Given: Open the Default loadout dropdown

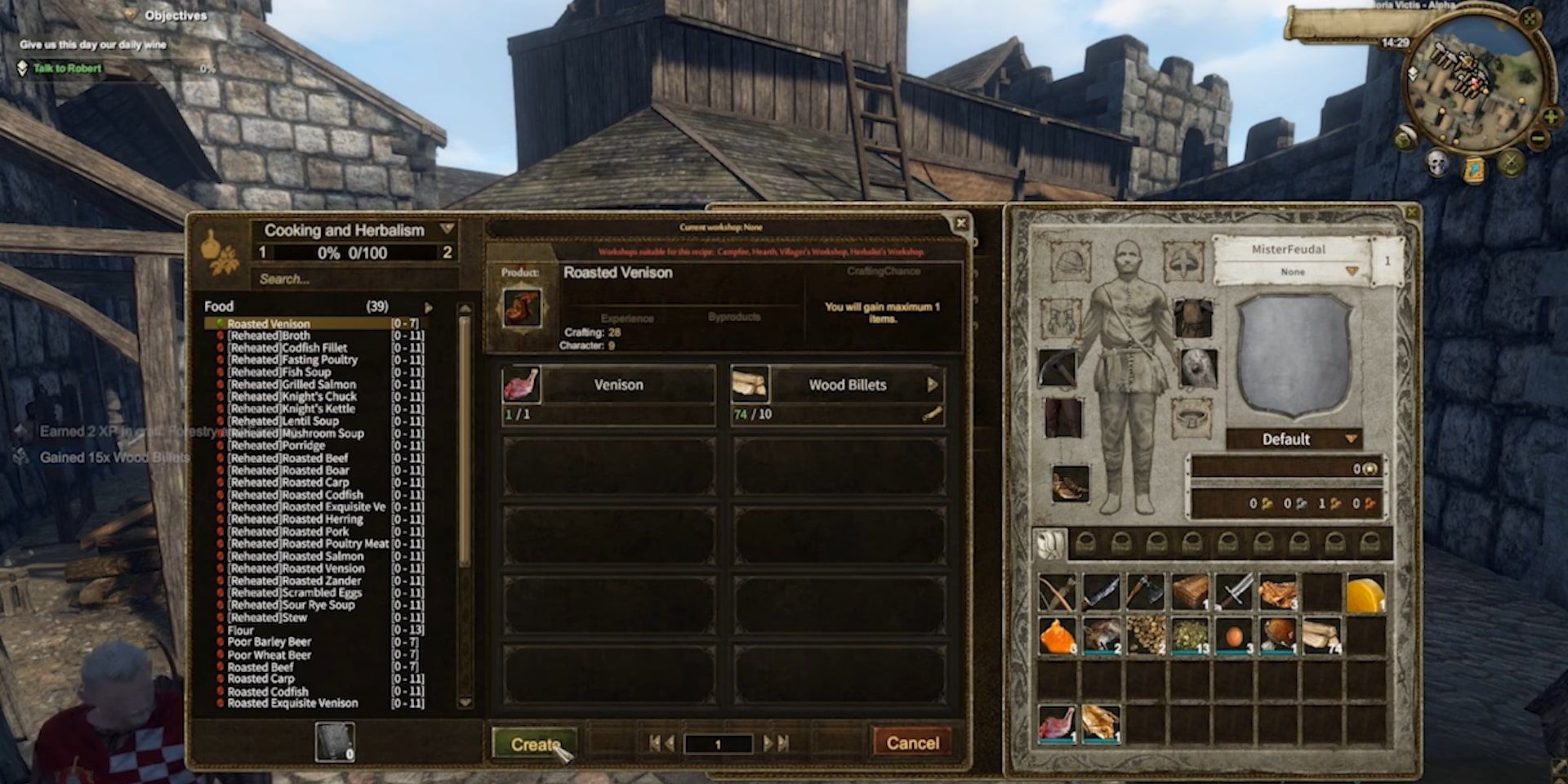Looking at the screenshot, I should [1352, 439].
